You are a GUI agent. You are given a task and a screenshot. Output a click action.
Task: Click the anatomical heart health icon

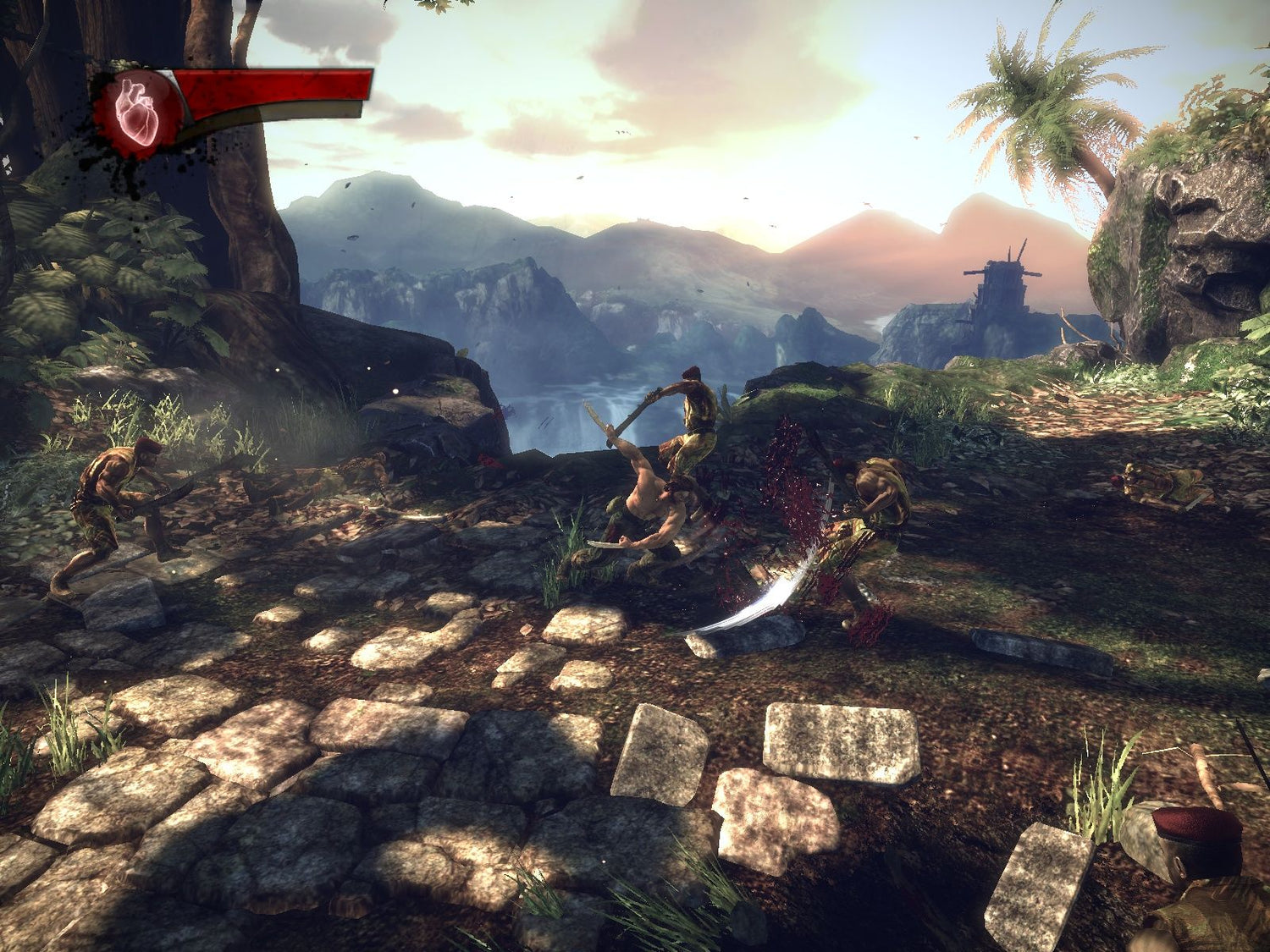pos(137,114)
